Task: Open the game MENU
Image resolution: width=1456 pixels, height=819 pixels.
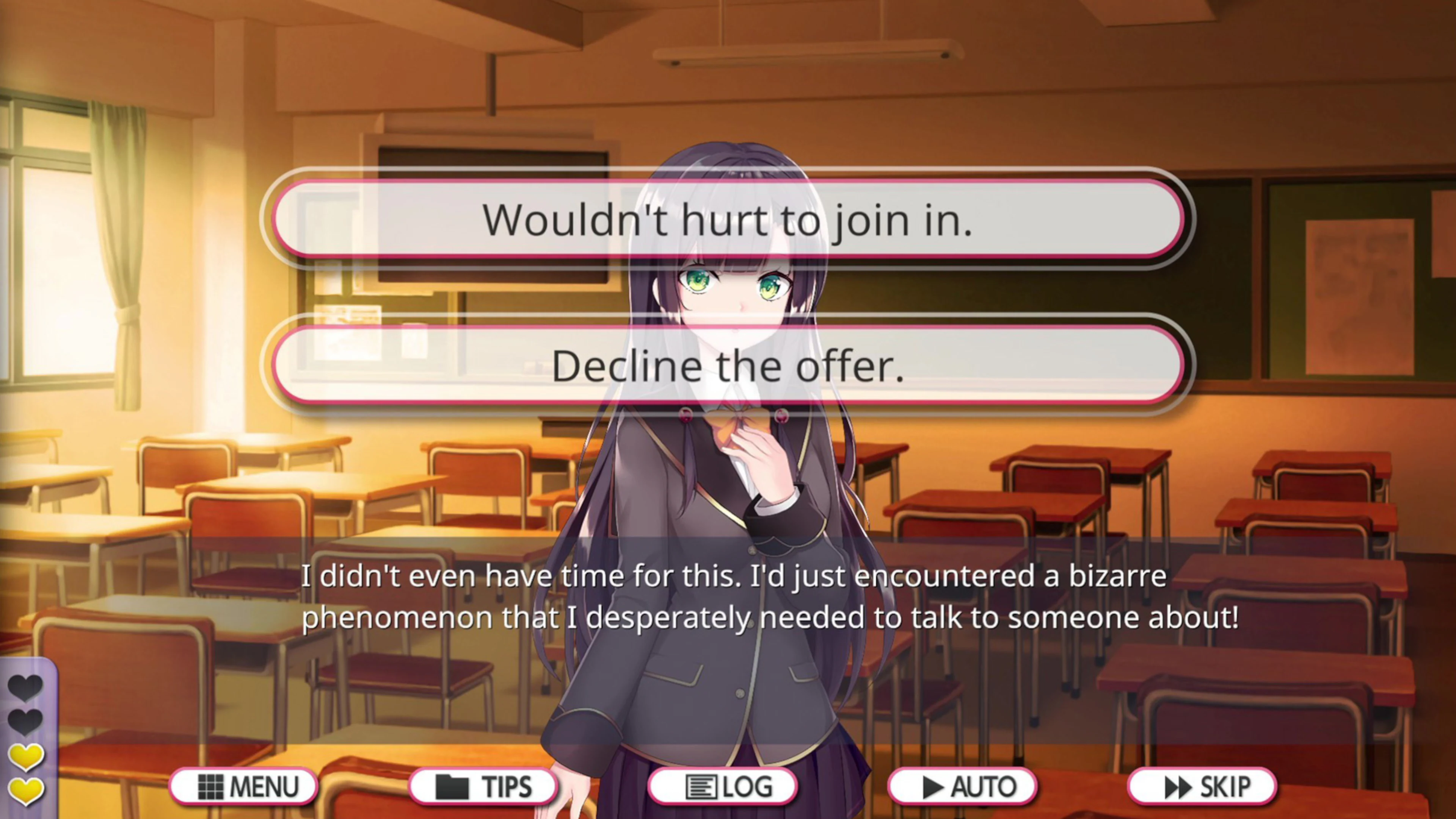Action: 244,787
